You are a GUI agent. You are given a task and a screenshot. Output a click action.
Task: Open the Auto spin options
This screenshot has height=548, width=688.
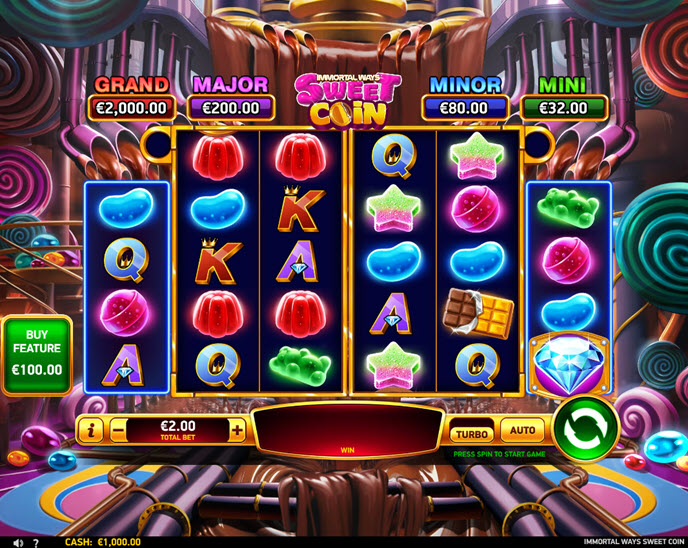coord(522,431)
